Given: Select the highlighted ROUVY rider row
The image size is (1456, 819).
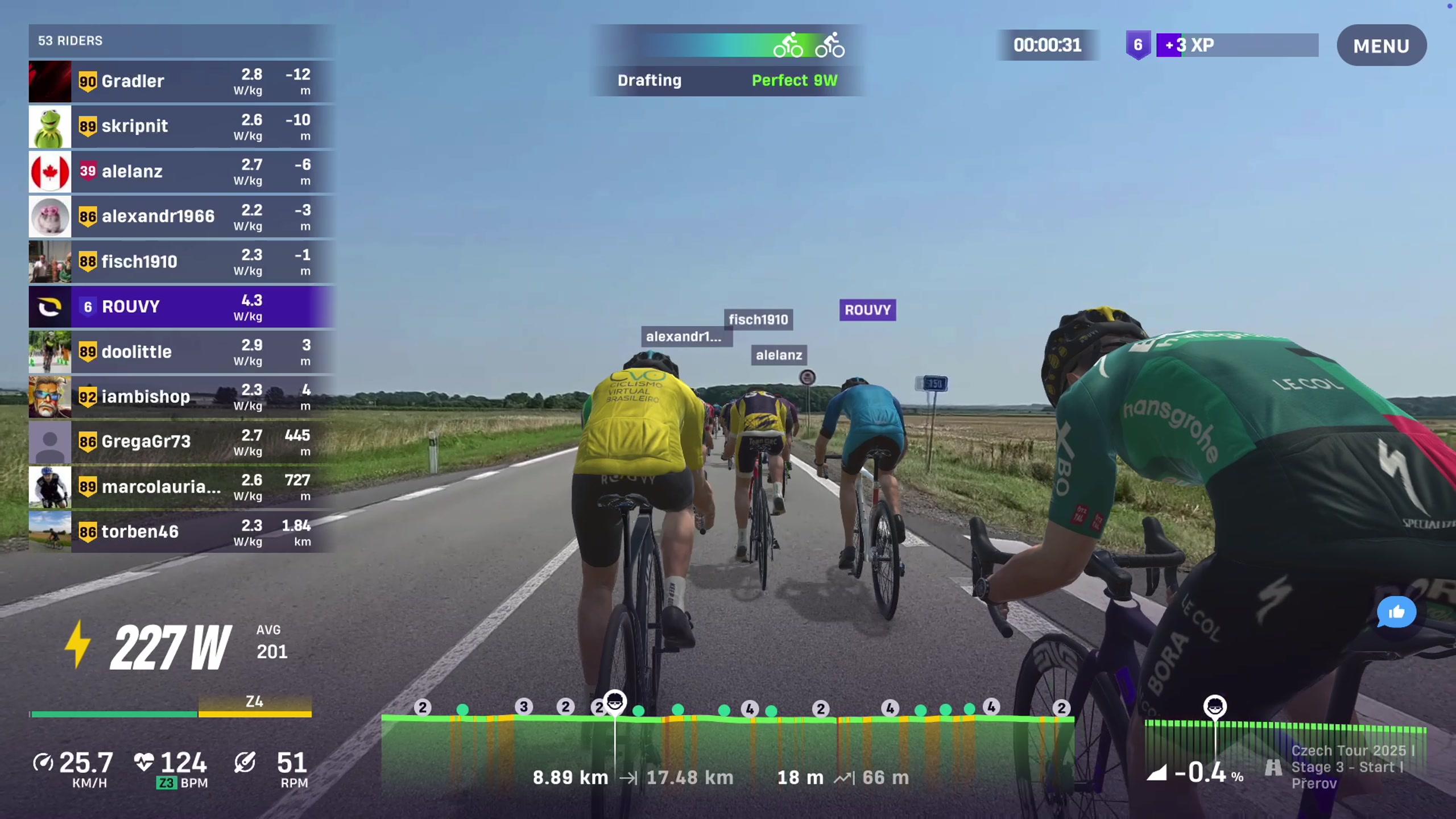Looking at the screenshot, I should pos(181,307).
